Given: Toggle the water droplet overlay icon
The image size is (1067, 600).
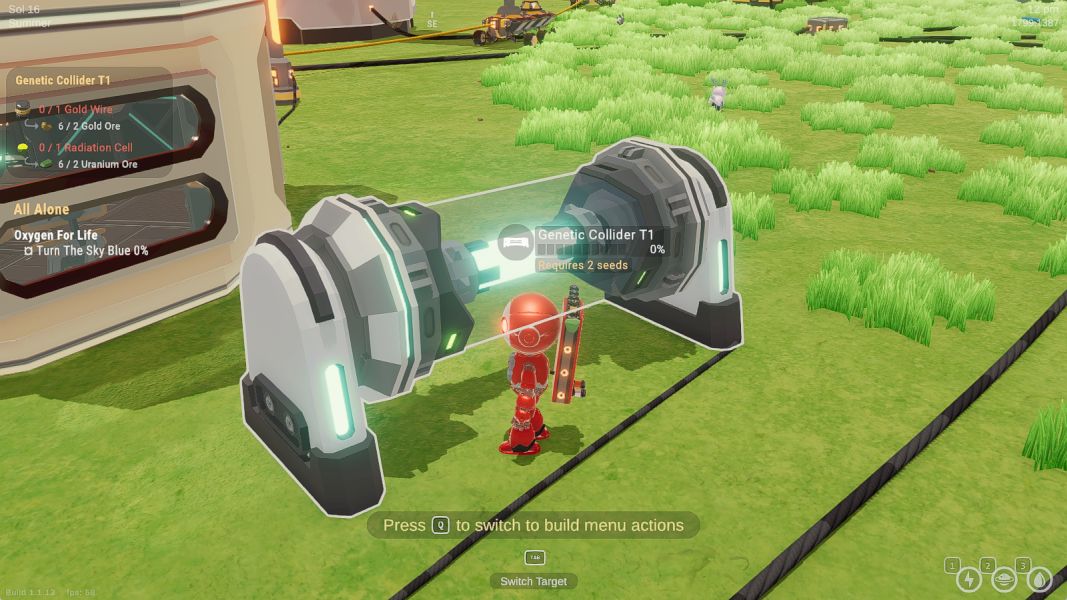Looking at the screenshot, I should 1040,579.
